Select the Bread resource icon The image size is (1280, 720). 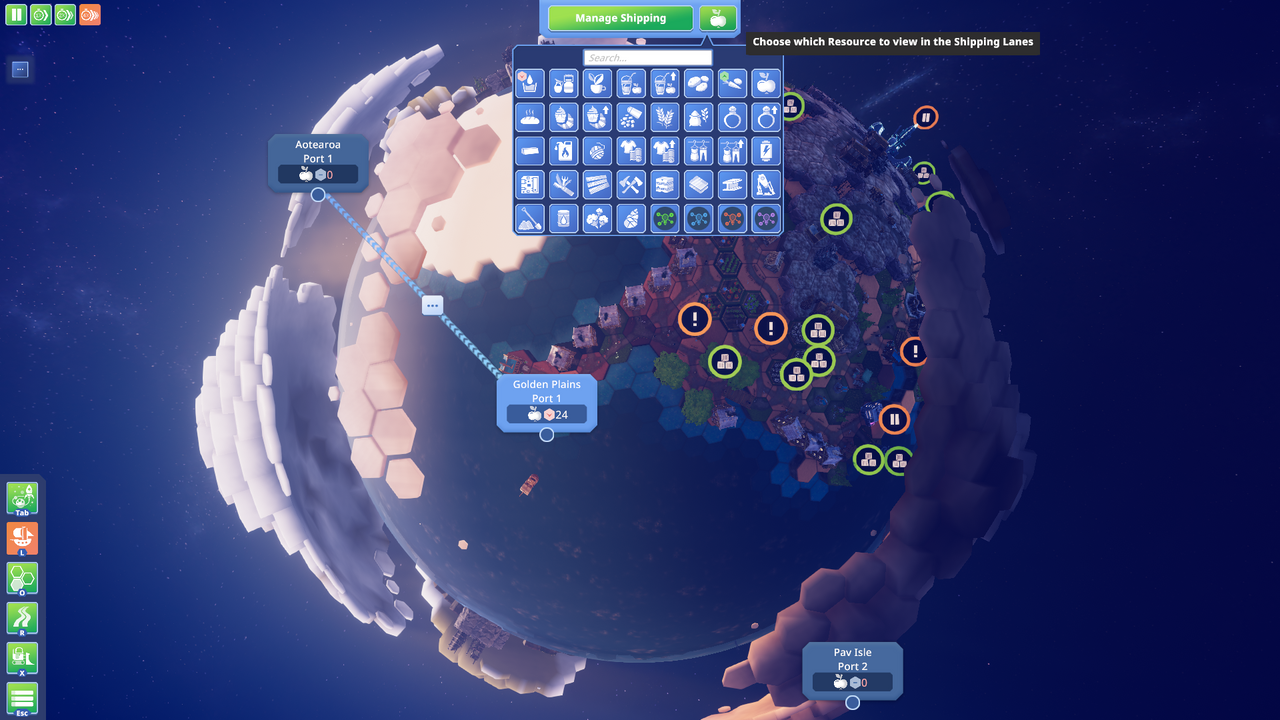pos(529,117)
